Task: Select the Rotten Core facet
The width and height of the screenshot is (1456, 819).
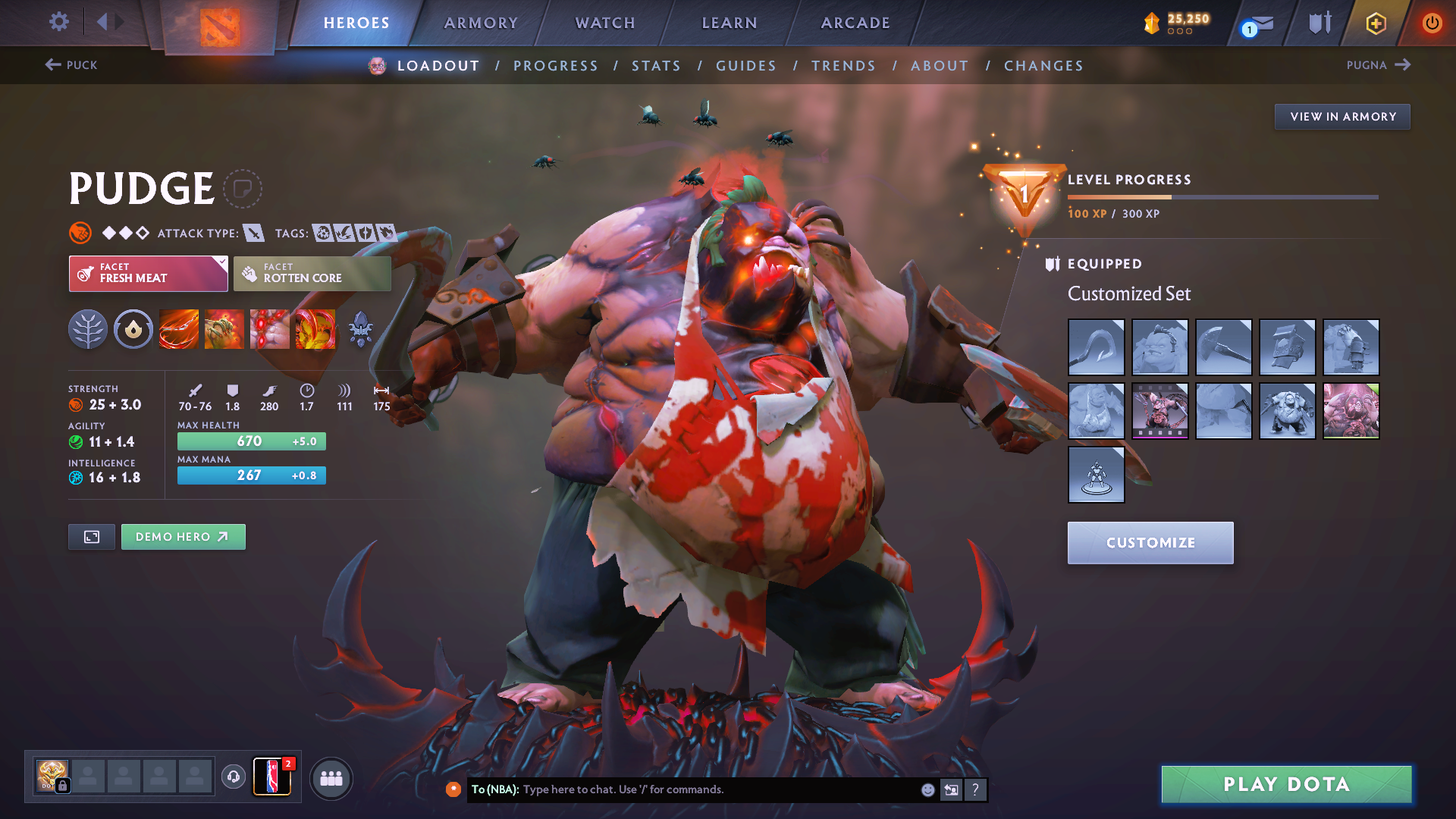Action: point(312,274)
